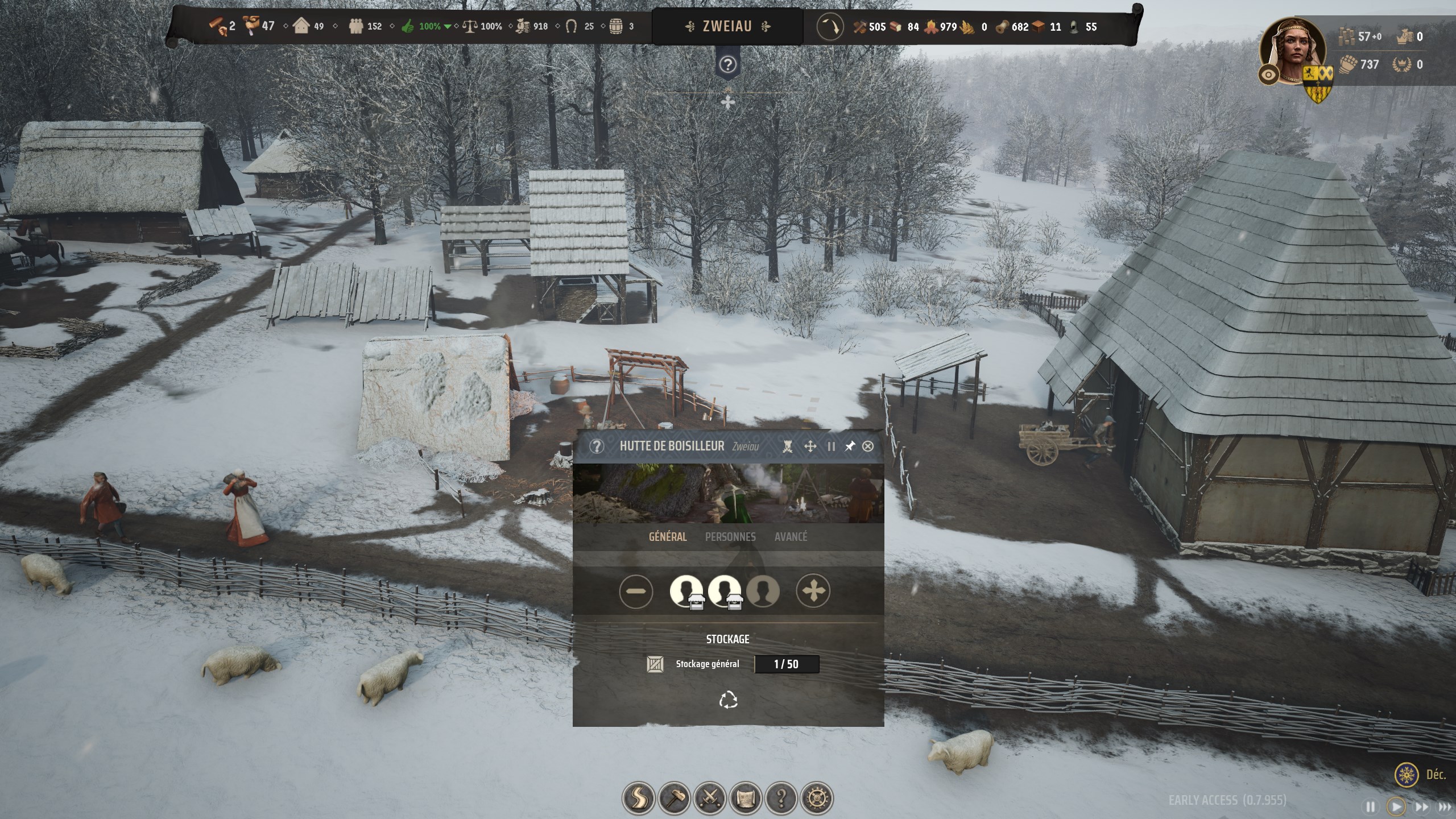Open the construction hammer menu
This screenshot has width=1456, height=819.
click(x=675, y=798)
